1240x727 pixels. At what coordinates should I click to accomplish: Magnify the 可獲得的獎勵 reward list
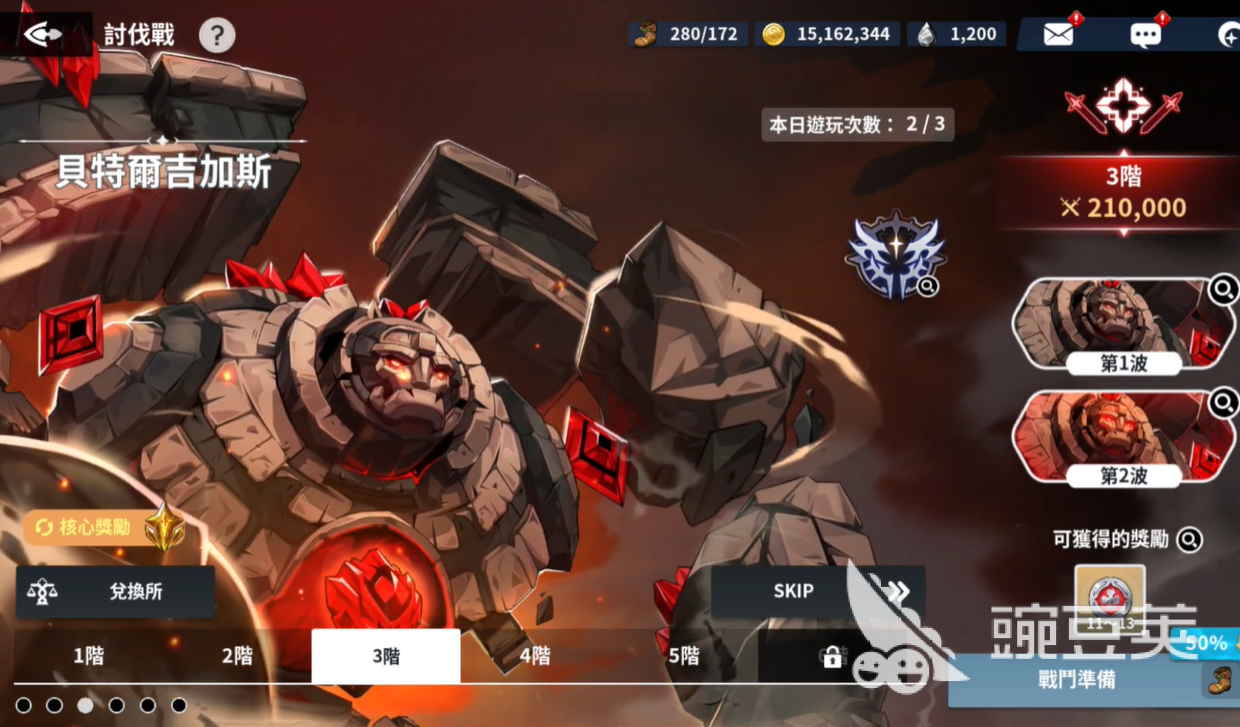click(1189, 540)
